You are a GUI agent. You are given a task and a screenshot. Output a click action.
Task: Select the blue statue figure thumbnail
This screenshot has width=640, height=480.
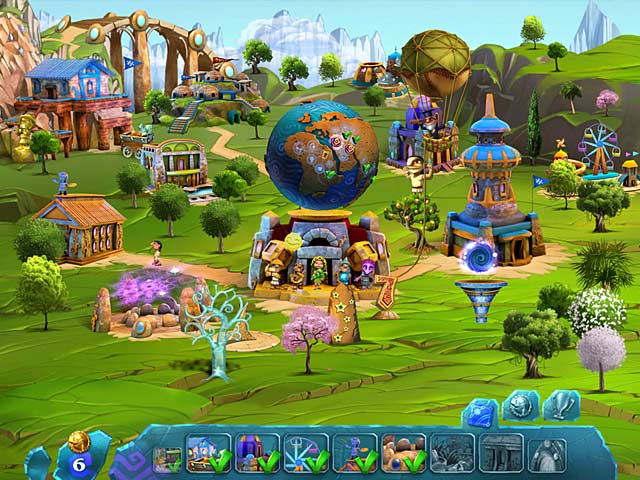coord(354,452)
